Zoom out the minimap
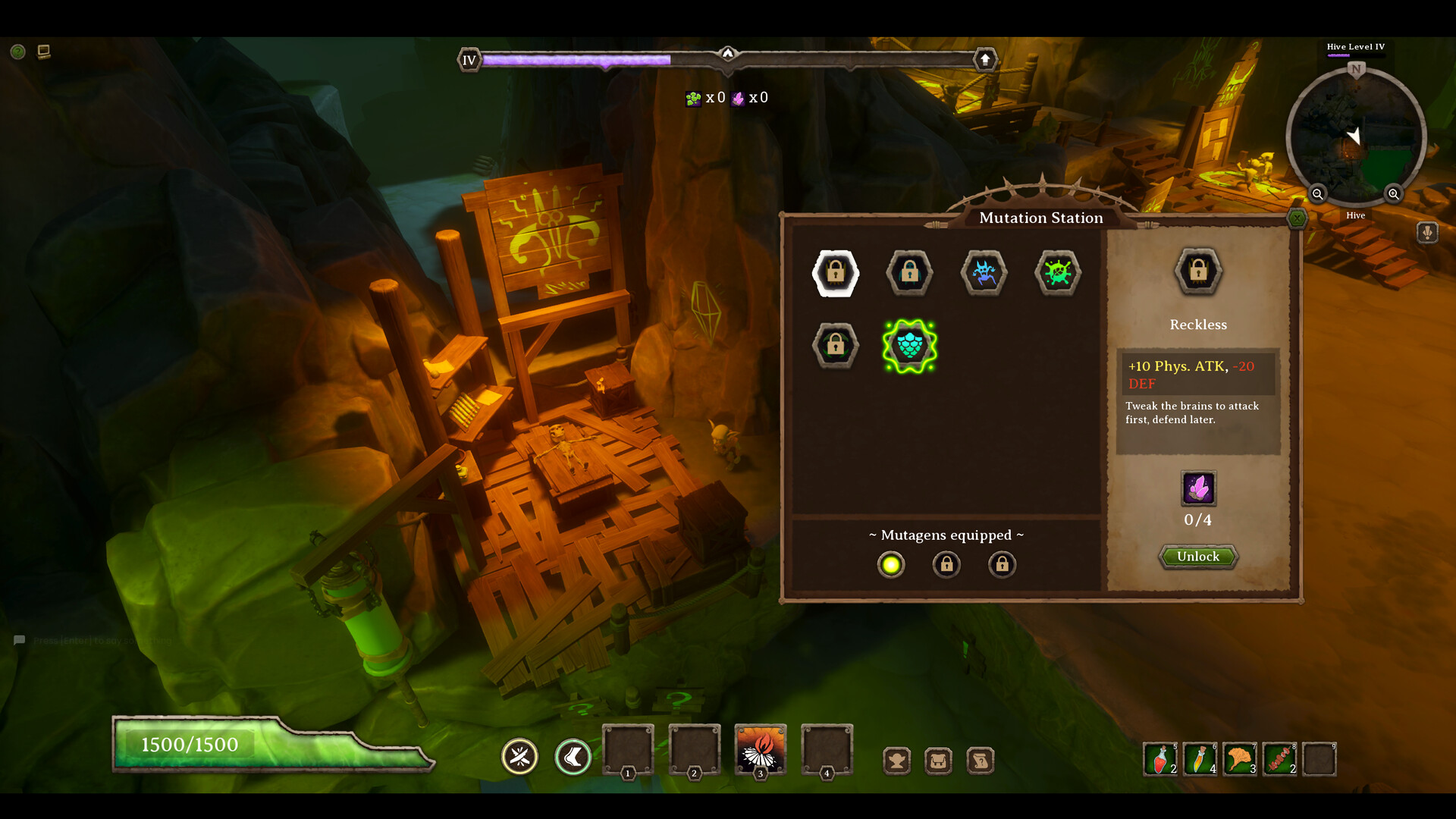This screenshot has width=1456, height=819. [1318, 194]
